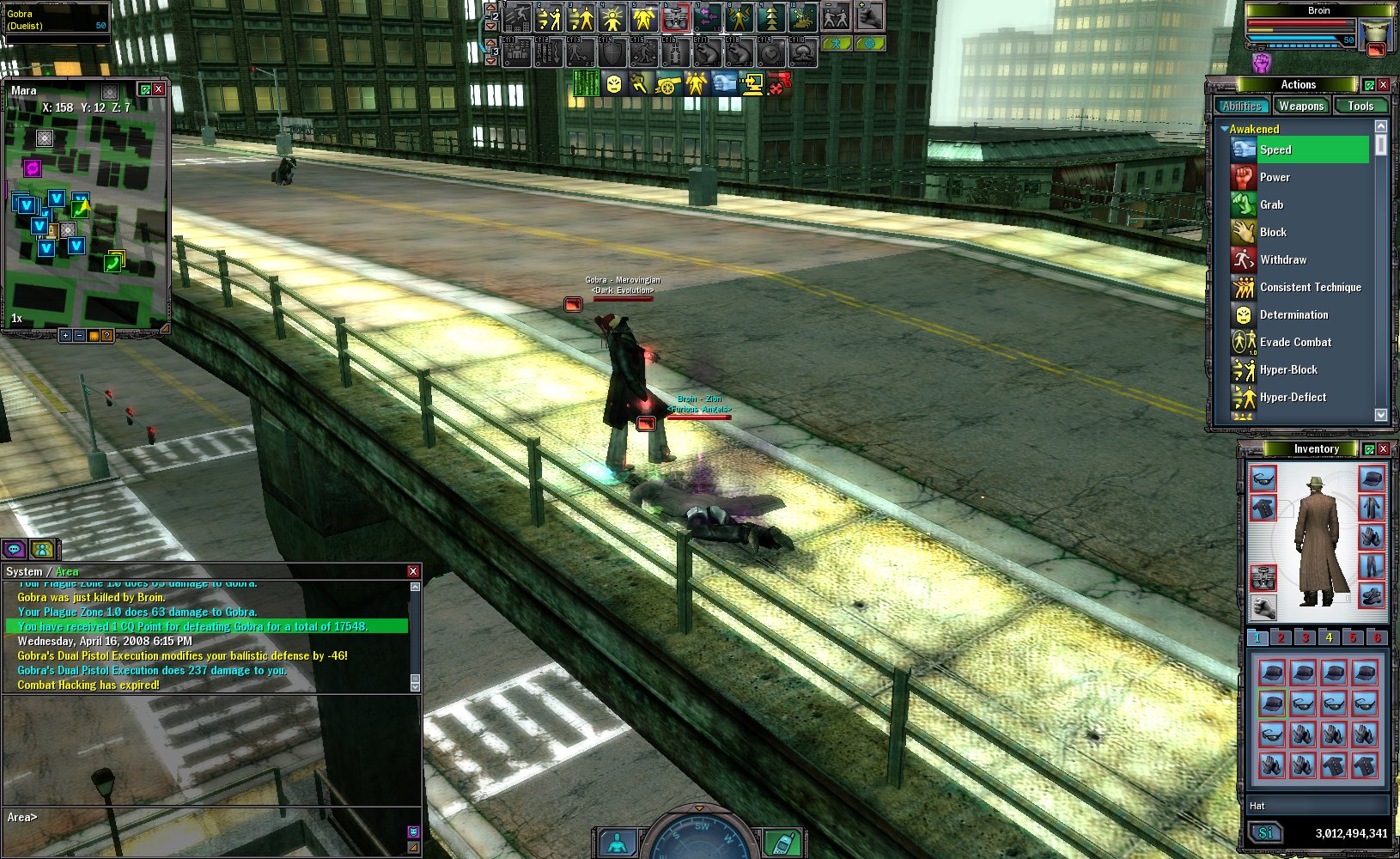Open the cell phone icon on bottom bar
Viewport: 1400px width, 859px height.
pyautogui.click(x=782, y=844)
